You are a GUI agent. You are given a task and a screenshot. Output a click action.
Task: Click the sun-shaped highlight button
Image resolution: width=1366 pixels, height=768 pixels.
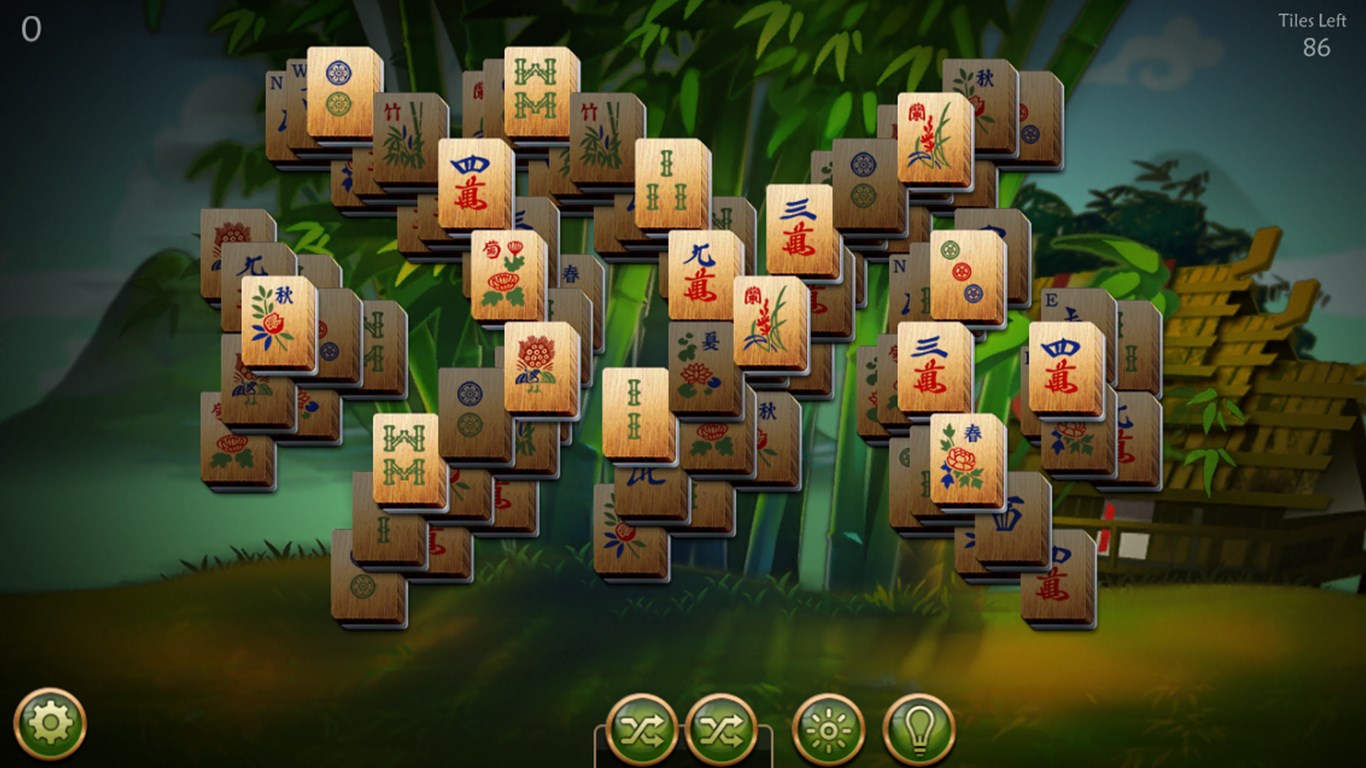829,729
